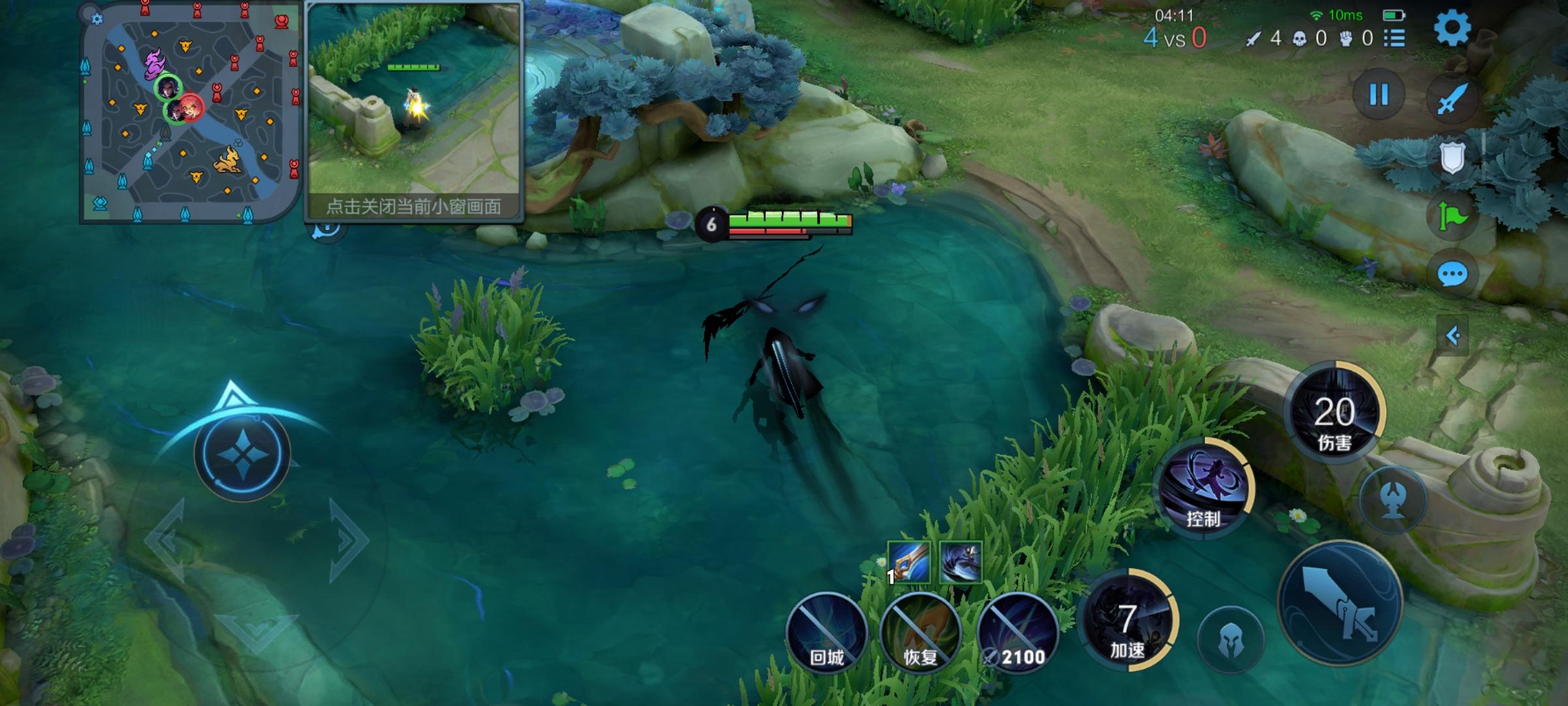Send the green flag gather signal
Viewport: 1568px width, 706px height.
point(1452,217)
